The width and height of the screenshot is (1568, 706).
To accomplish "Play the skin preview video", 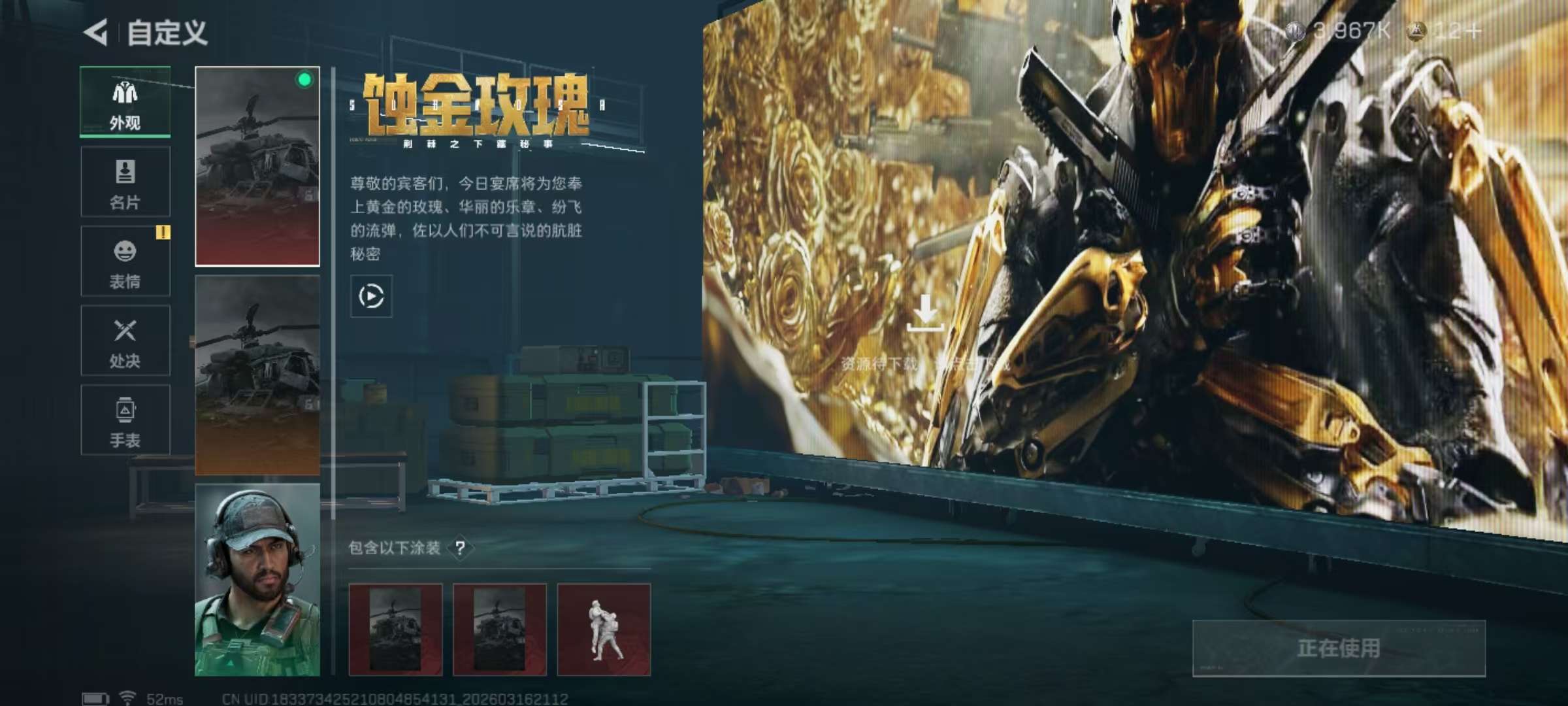I will [x=370, y=294].
